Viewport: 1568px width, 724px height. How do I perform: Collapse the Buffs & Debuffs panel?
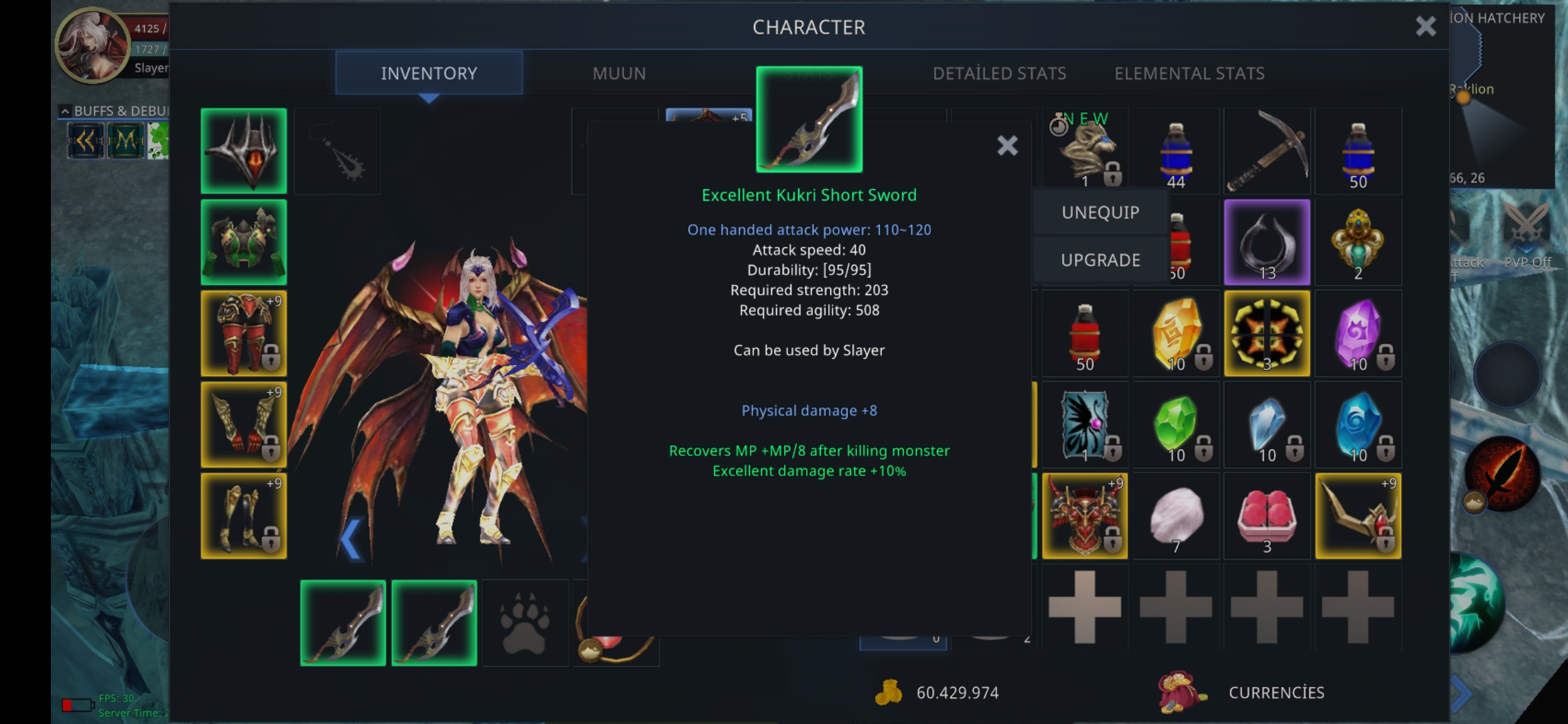65,111
